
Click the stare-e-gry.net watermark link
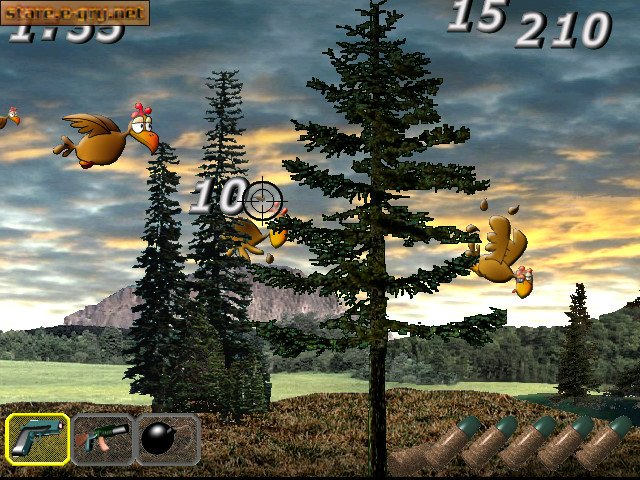pos(75,13)
